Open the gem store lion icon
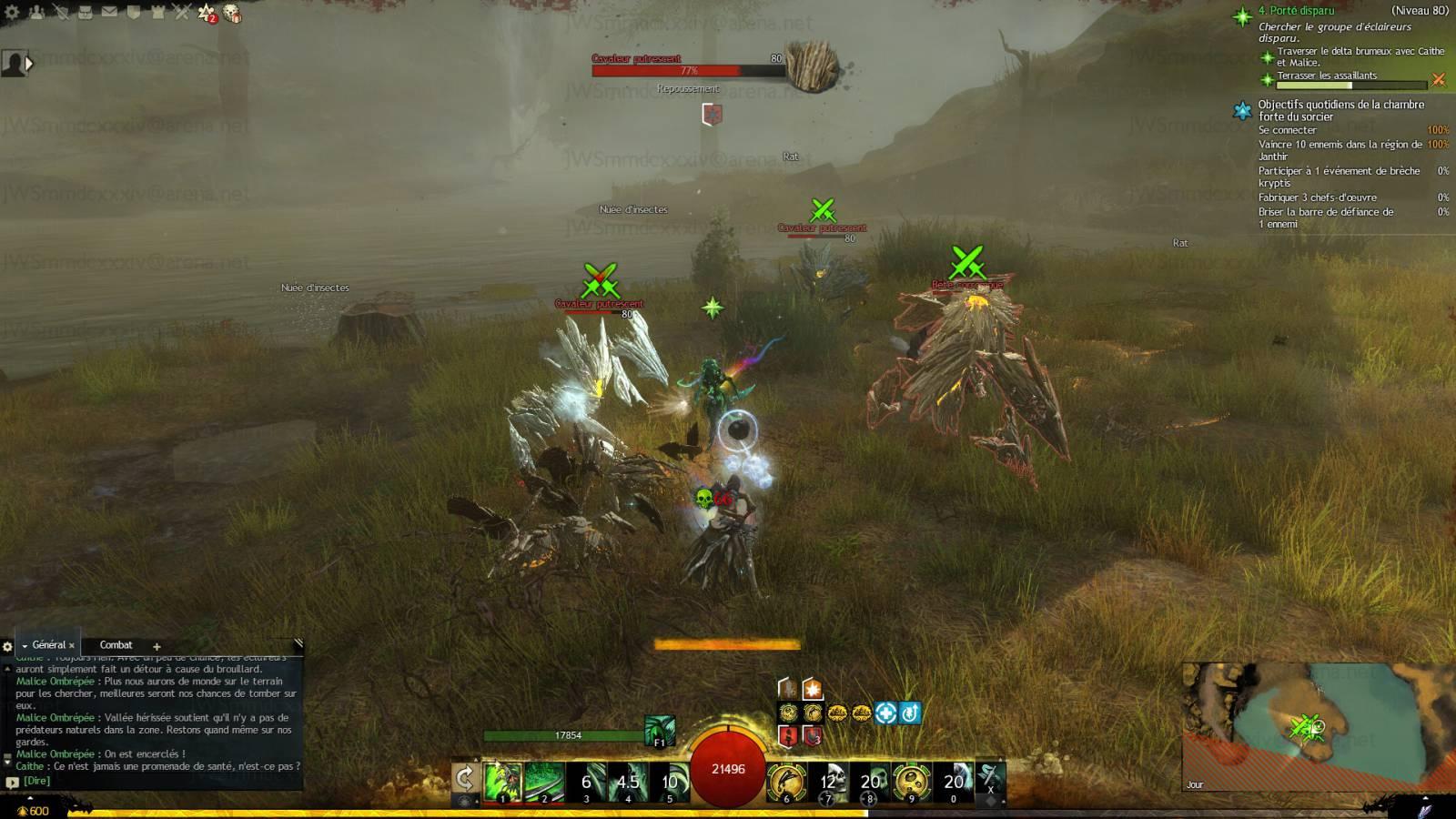1456x819 pixels. [x=232, y=13]
